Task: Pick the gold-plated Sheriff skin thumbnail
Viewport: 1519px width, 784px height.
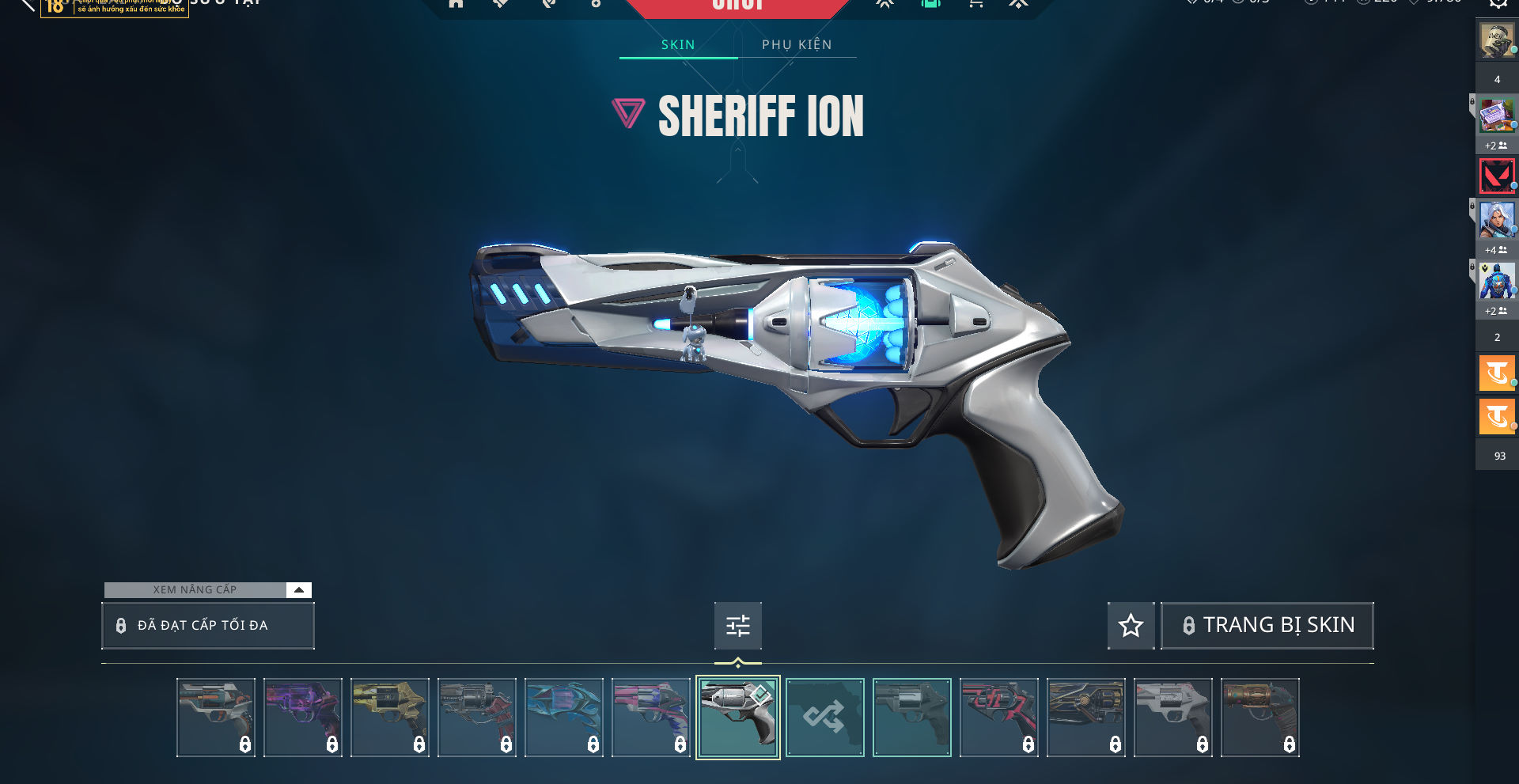Action: 390,718
